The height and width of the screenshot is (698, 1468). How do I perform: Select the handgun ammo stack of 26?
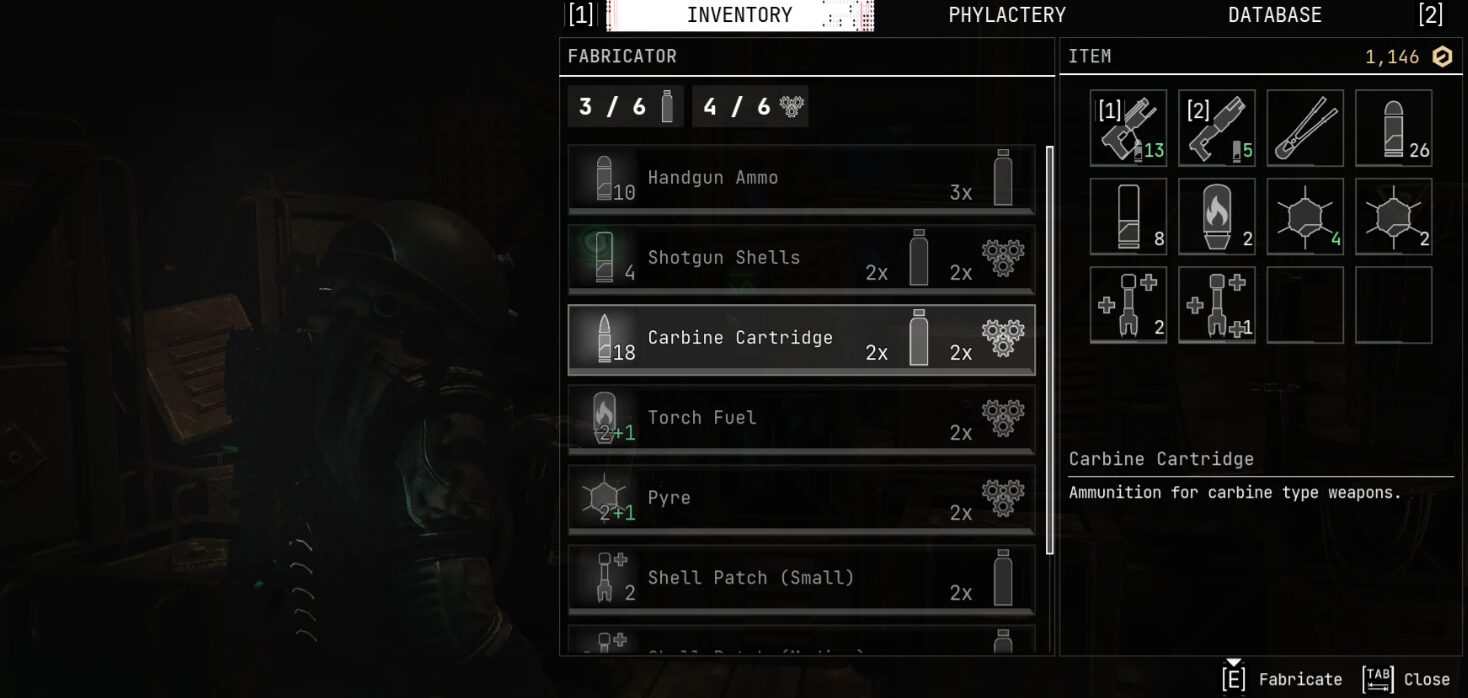click(1393, 128)
